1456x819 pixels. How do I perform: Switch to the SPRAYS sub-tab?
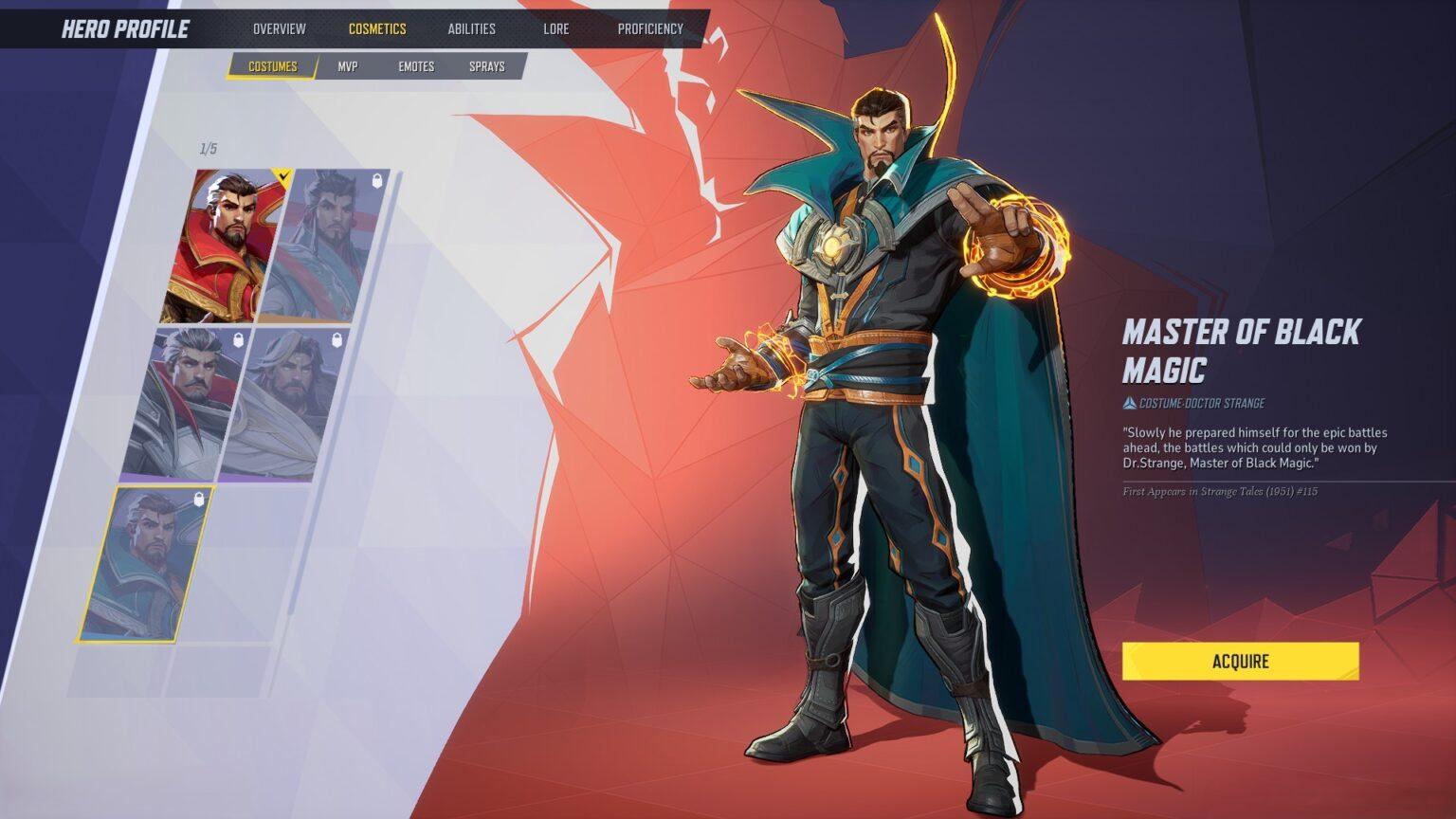click(x=486, y=66)
